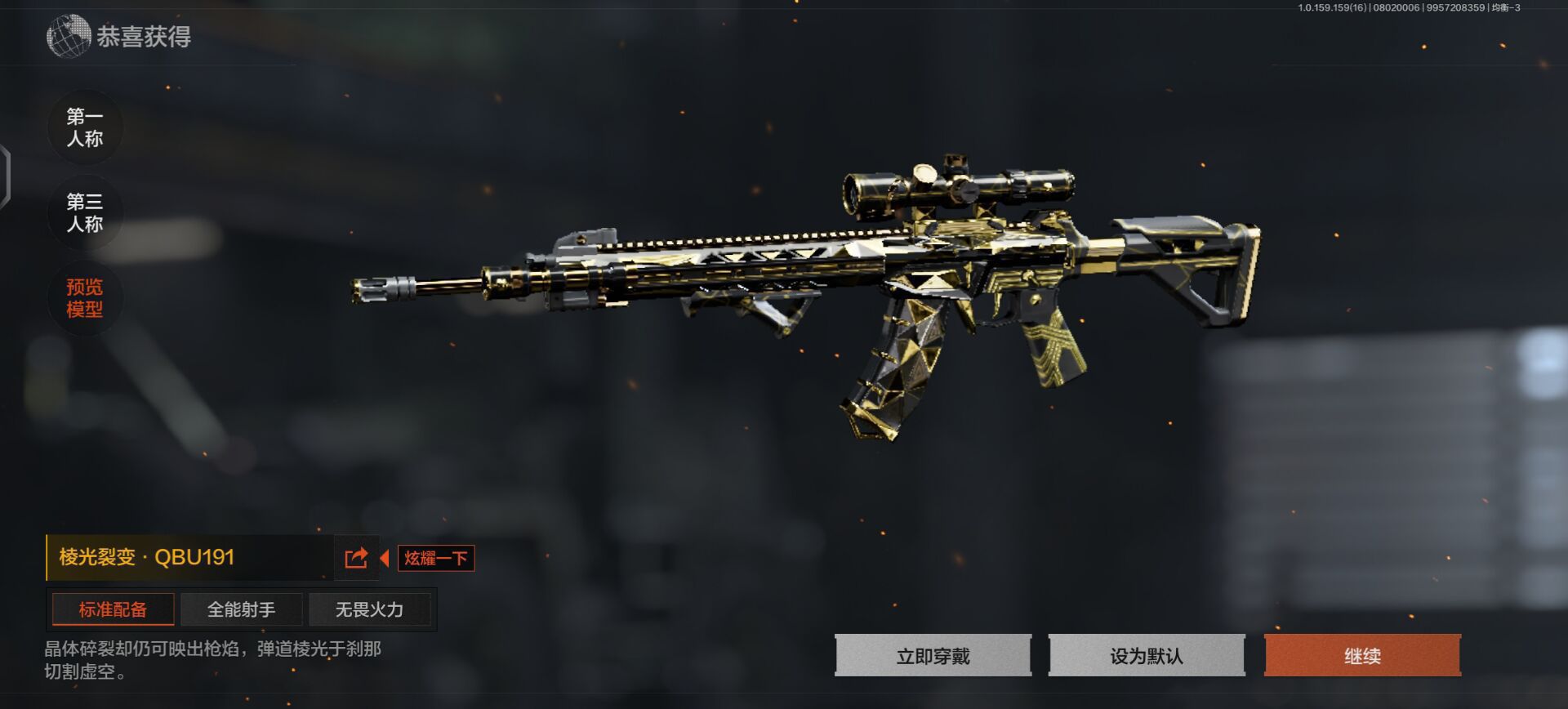Click the 设为默认 button

1147,656
